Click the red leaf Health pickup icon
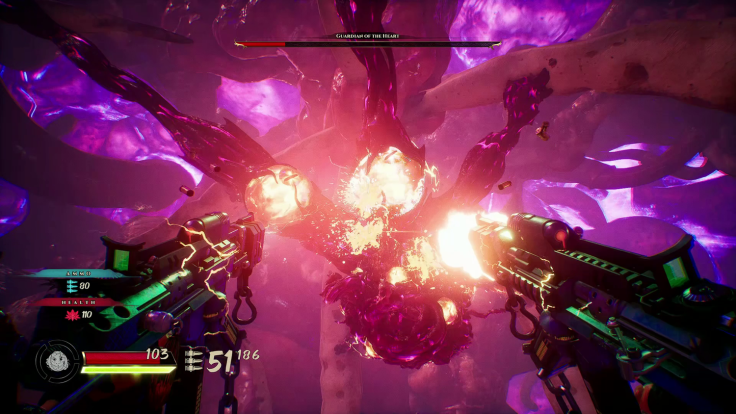 click(x=72, y=316)
